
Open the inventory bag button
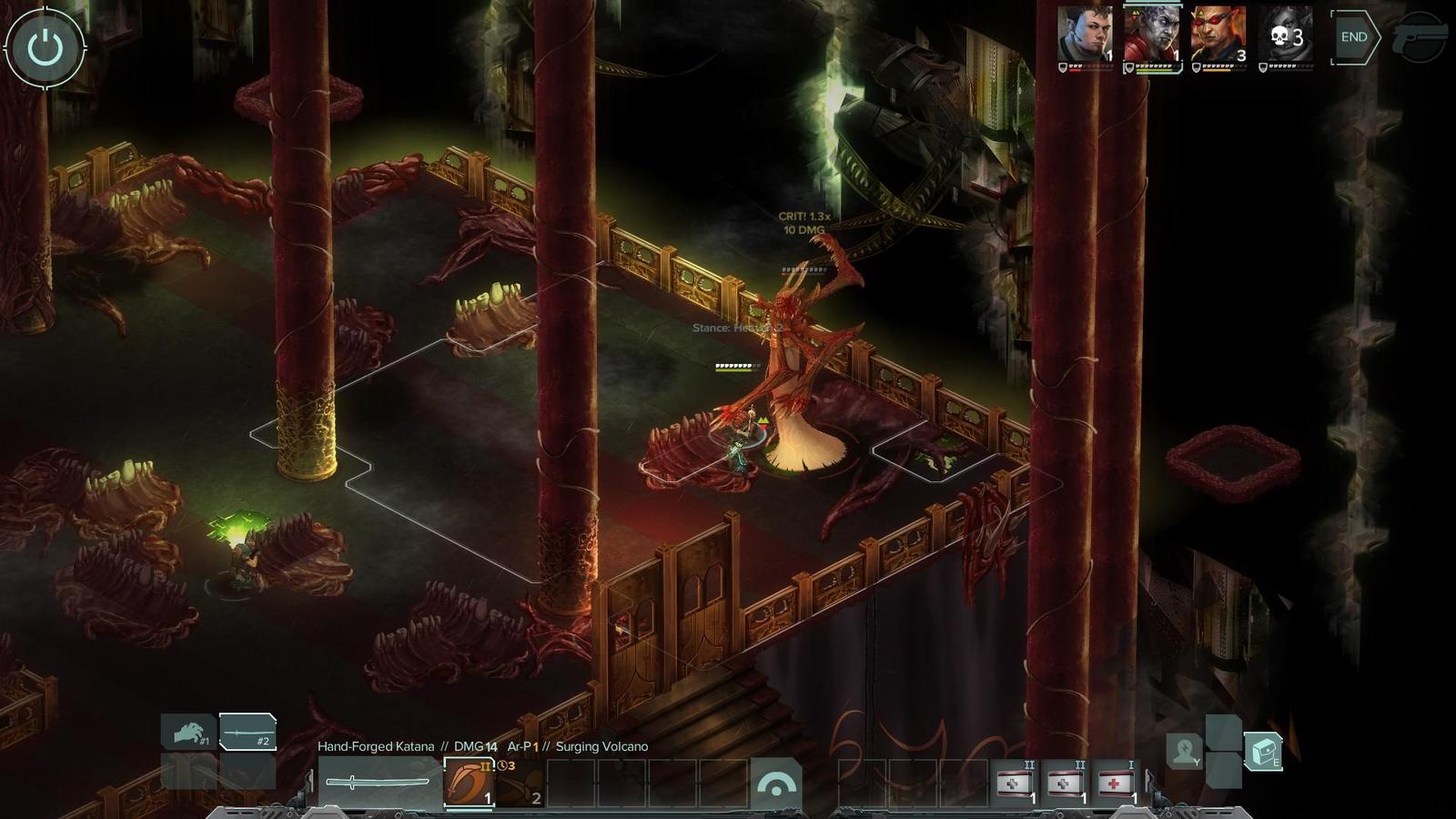pyautogui.click(x=1262, y=751)
